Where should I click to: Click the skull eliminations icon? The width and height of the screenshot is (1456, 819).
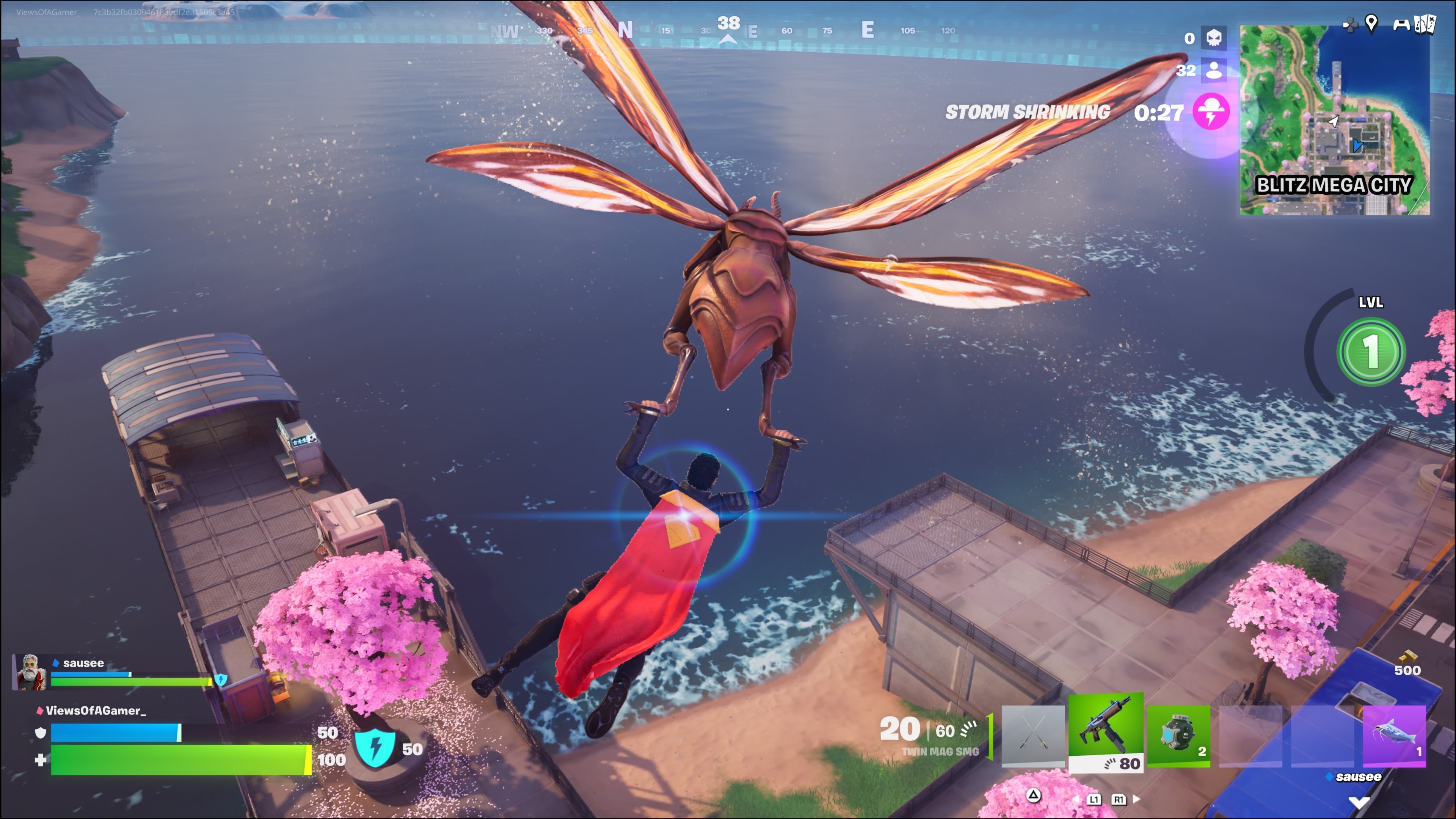[x=1213, y=38]
